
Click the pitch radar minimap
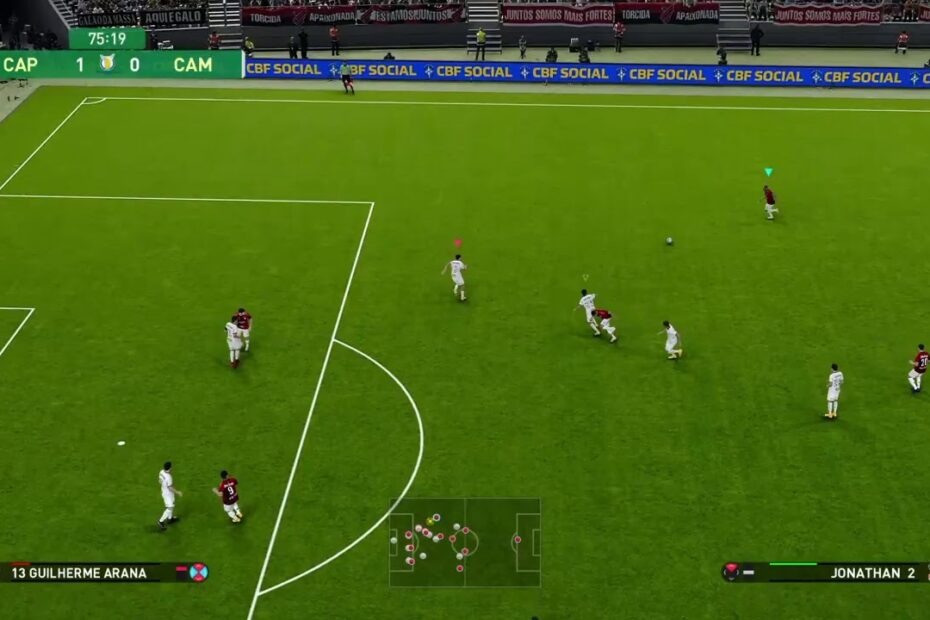464,542
